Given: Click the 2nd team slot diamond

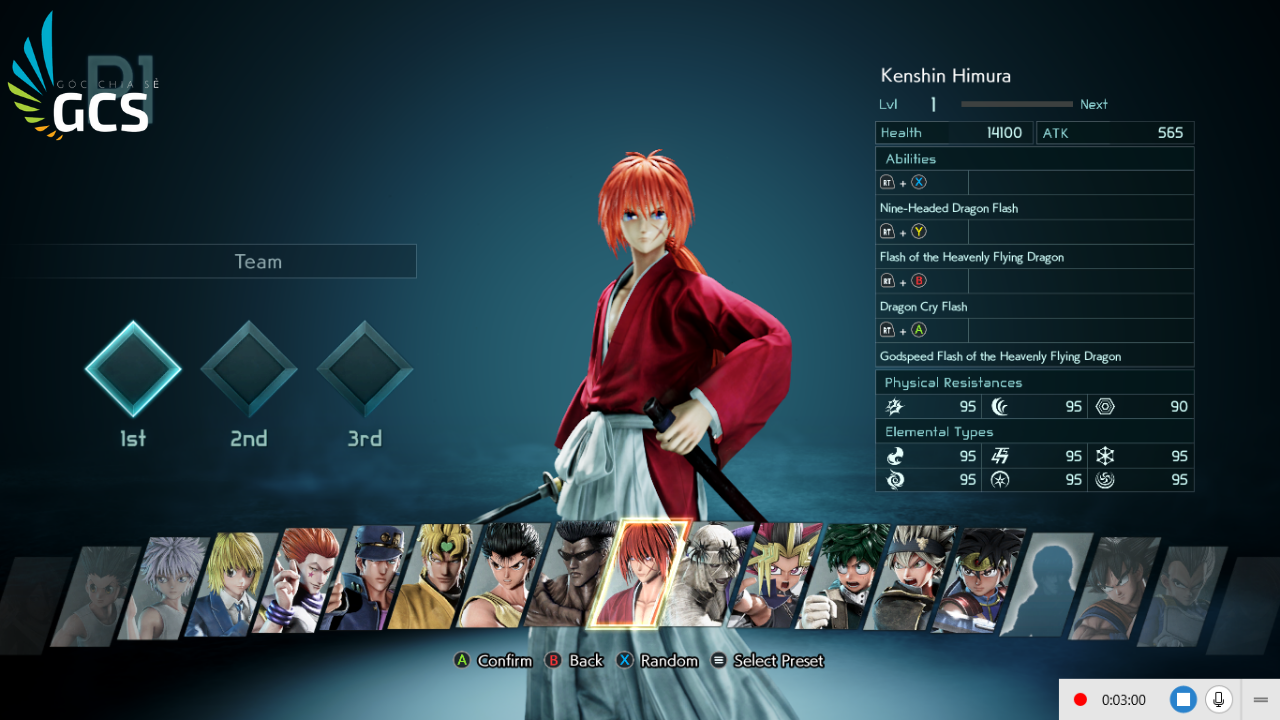Looking at the screenshot, I should click(x=248, y=370).
